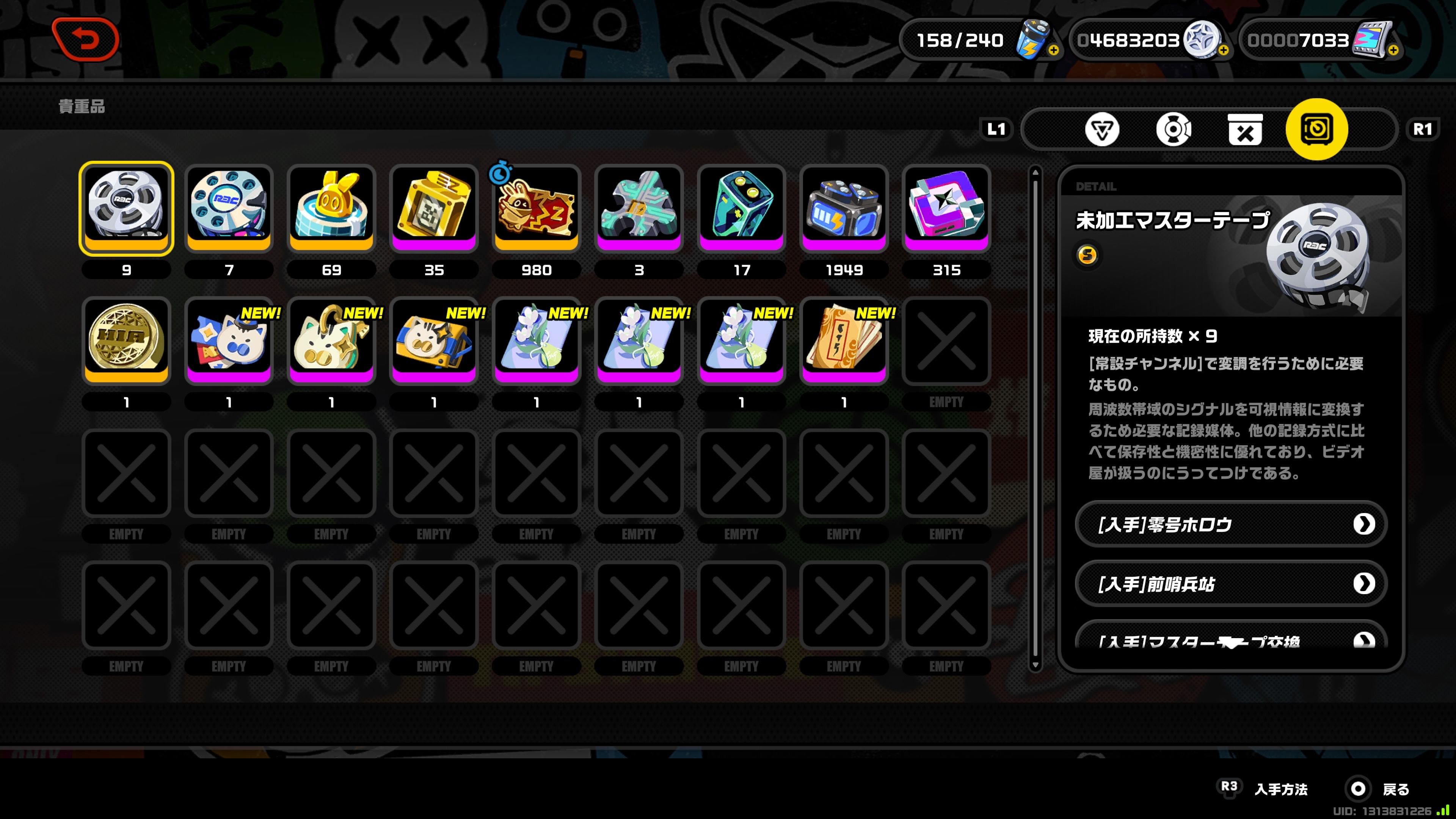Switch to the crossed-box inventory tab
This screenshot has width=1456, height=819.
pyautogui.click(x=1244, y=129)
